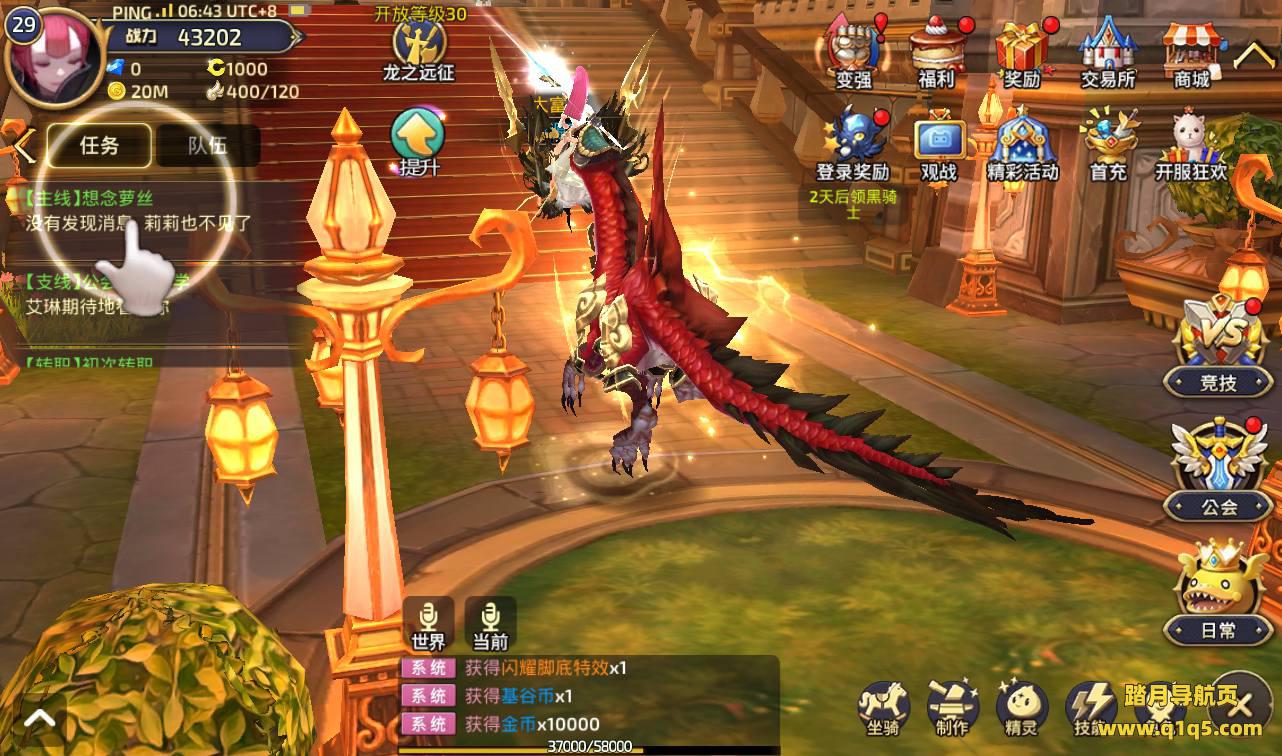Show the 精彩活动 events panel
Image resolution: width=1282 pixels, height=756 pixels.
tap(1022, 145)
